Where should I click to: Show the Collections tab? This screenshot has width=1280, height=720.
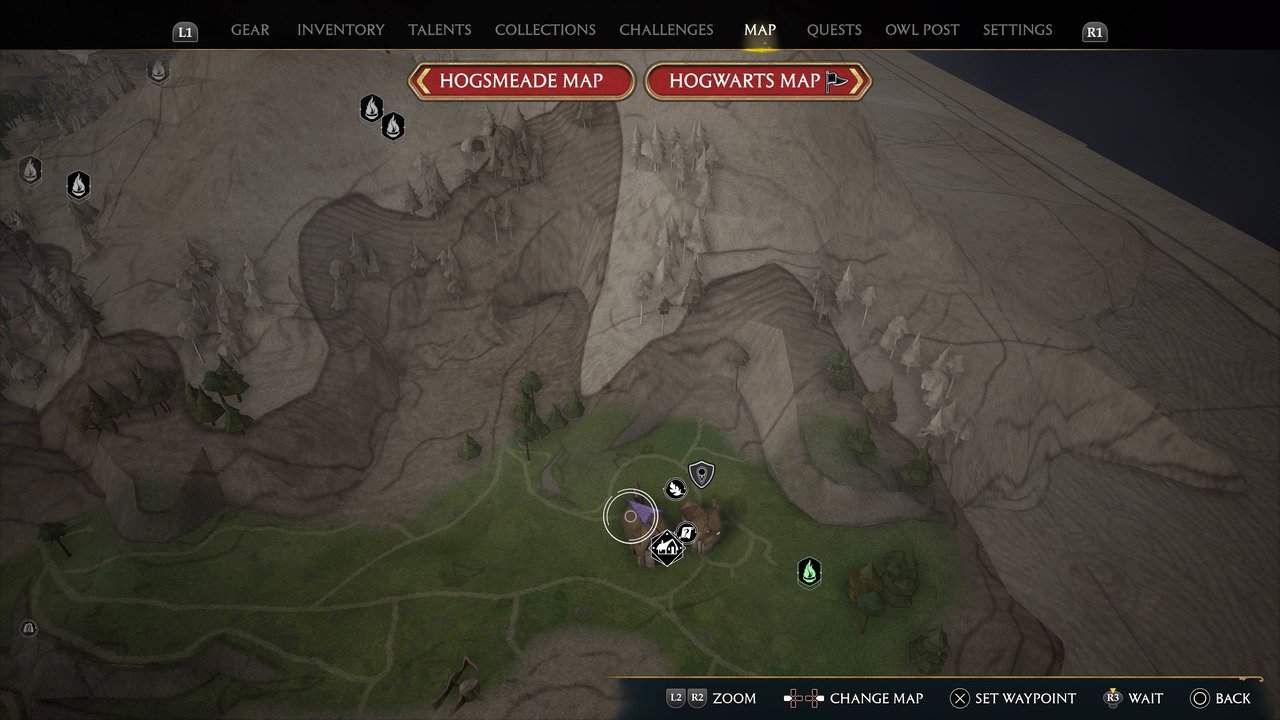coord(545,30)
